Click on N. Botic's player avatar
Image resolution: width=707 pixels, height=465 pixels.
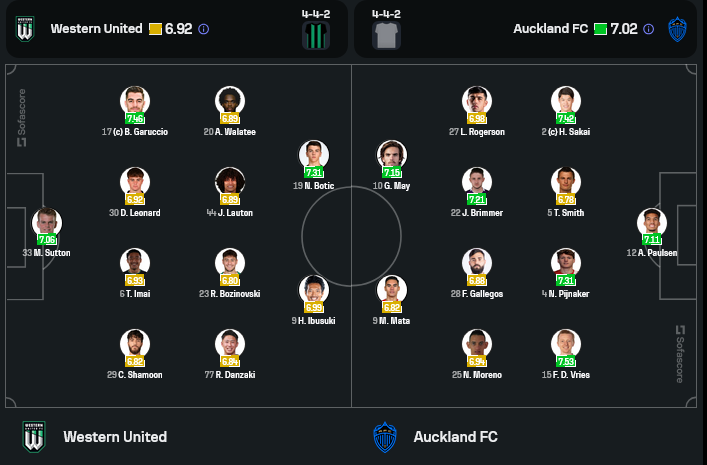(314, 157)
